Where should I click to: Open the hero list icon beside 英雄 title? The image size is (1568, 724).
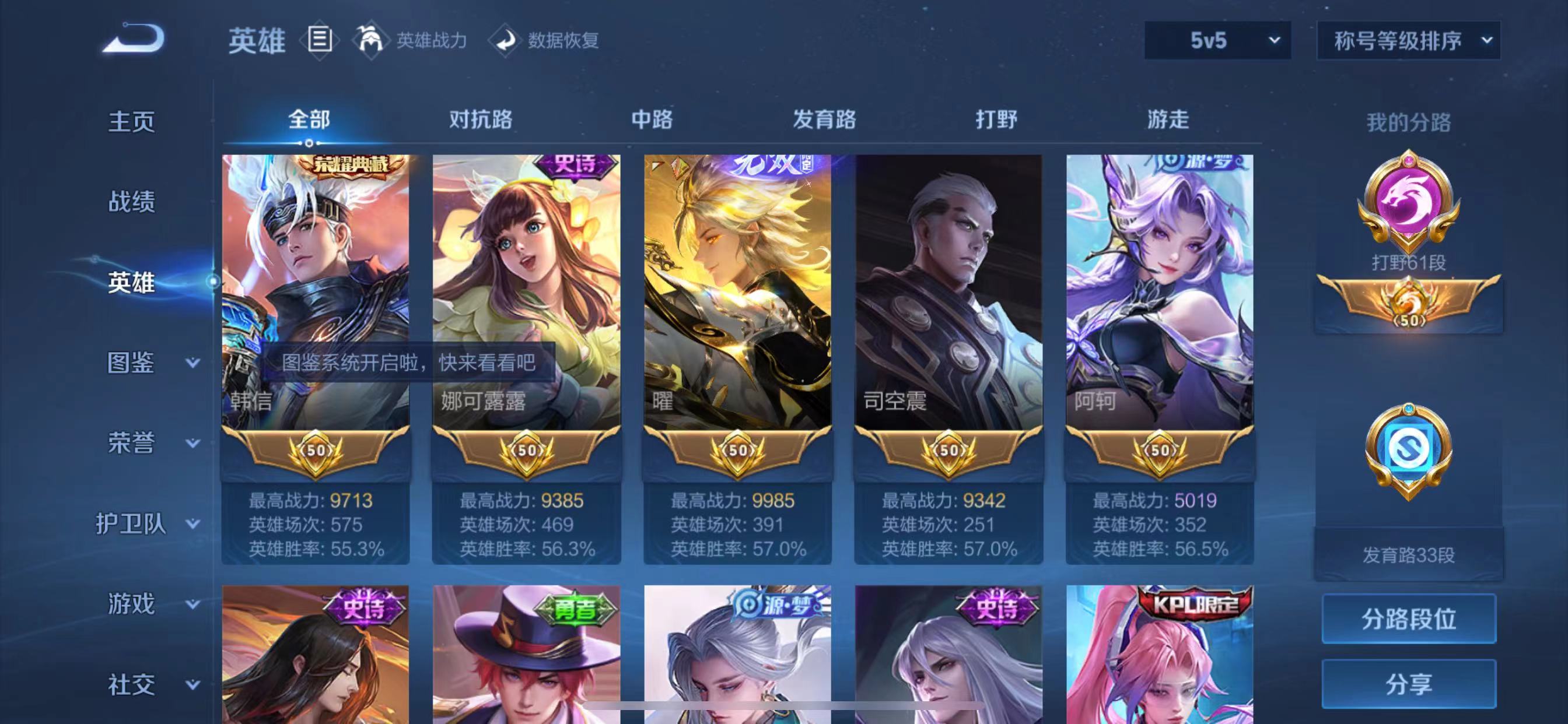pyautogui.click(x=318, y=40)
